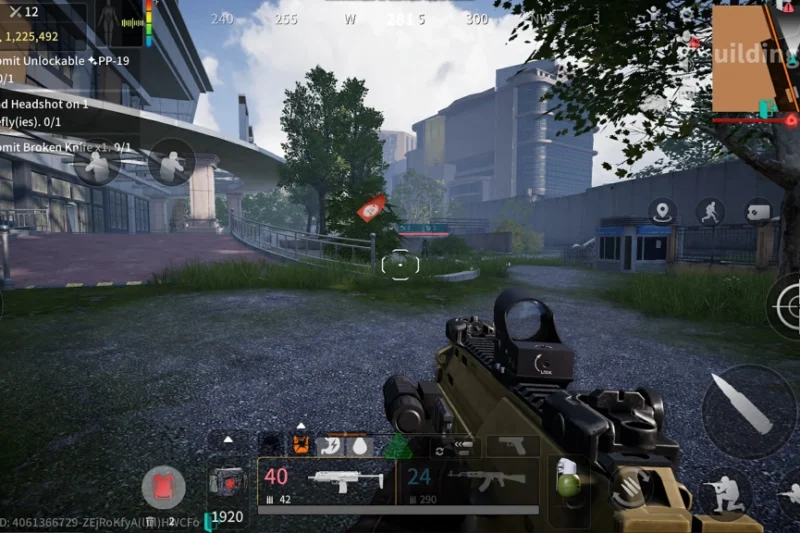The width and height of the screenshot is (800, 533).
Task: Toggle auto-run with the running man icon
Action: click(x=710, y=211)
